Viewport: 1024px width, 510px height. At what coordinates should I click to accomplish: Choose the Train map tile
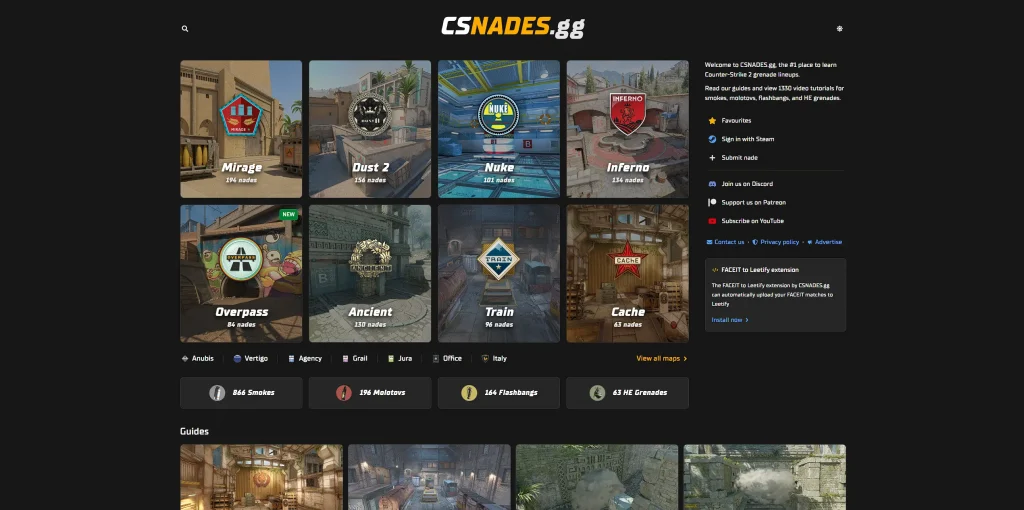point(498,273)
